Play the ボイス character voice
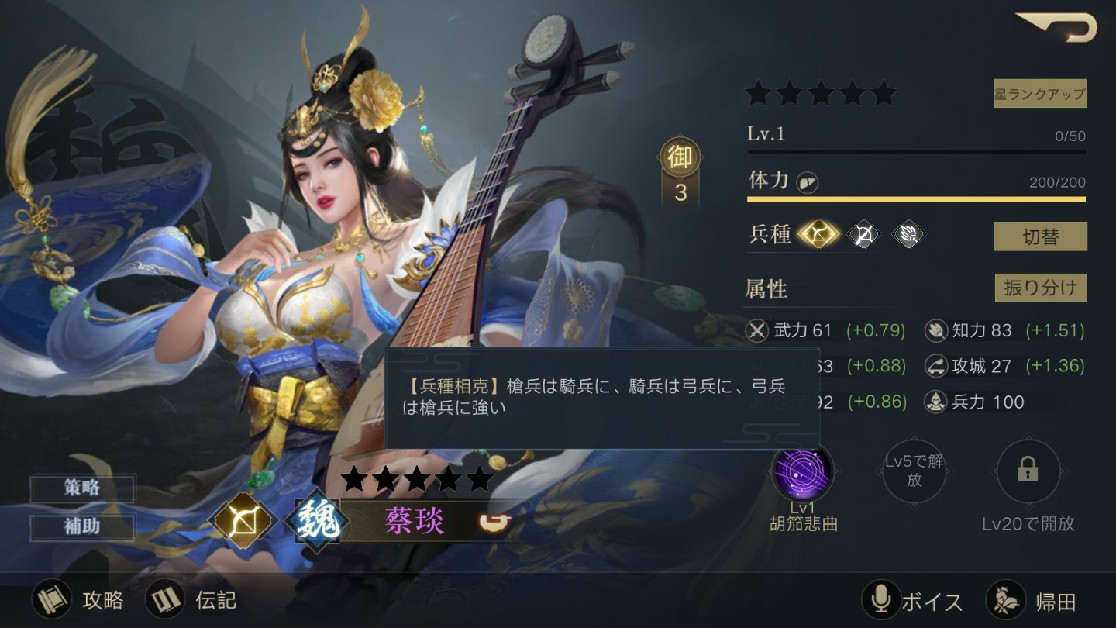 tap(913, 600)
